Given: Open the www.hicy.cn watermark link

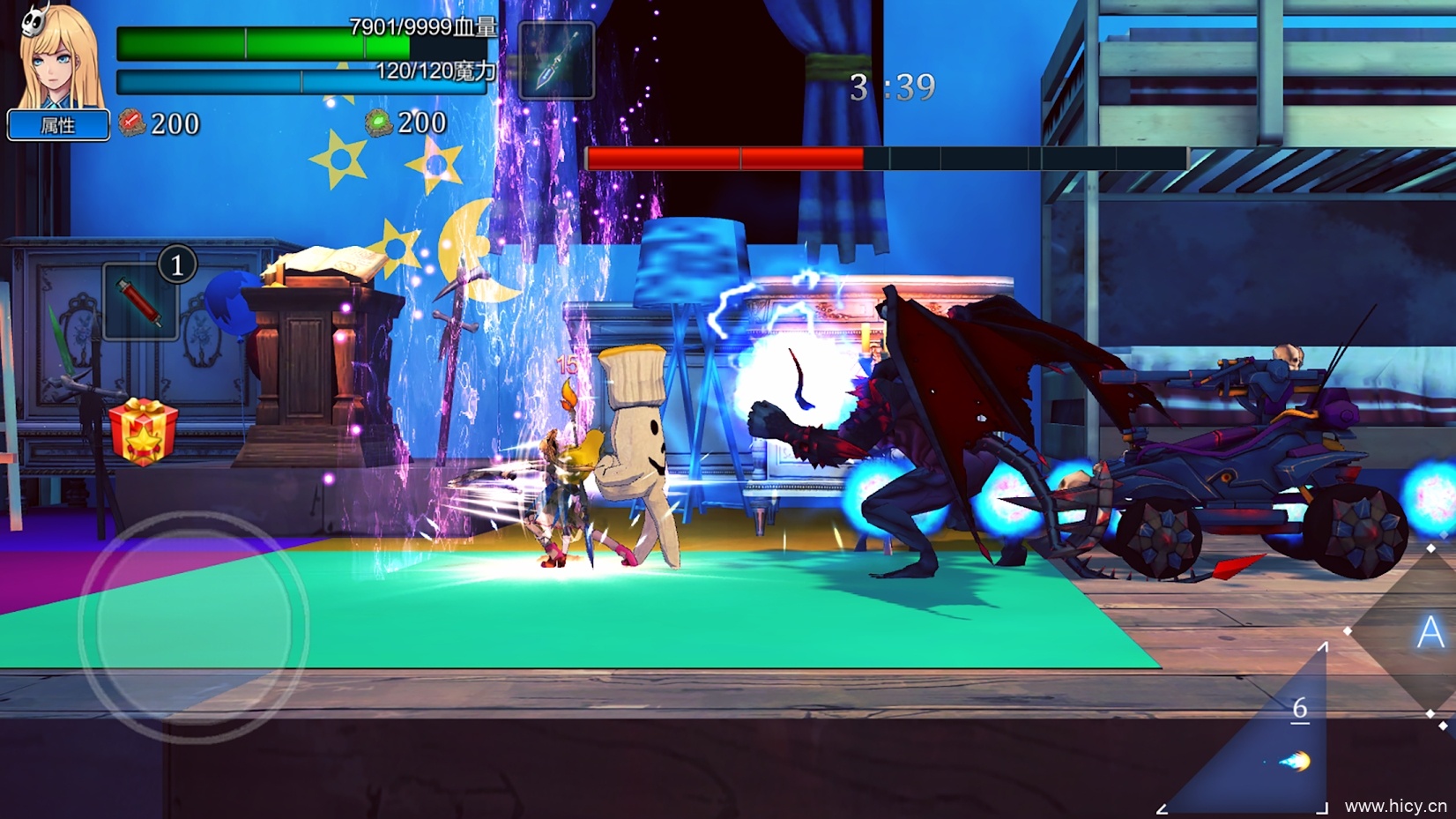Looking at the screenshot, I should coord(1395,806).
